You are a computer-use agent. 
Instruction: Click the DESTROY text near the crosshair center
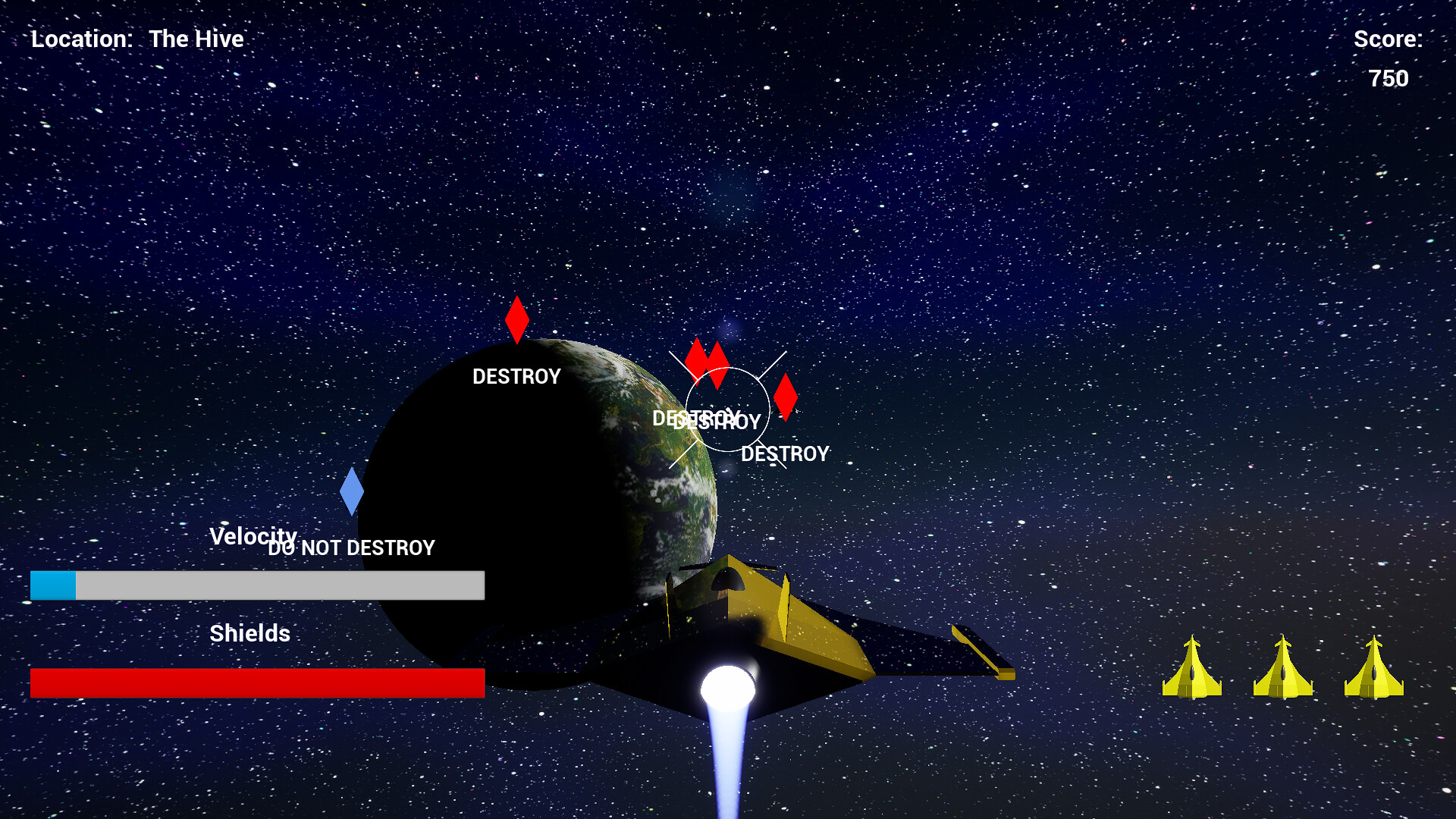[704, 421]
